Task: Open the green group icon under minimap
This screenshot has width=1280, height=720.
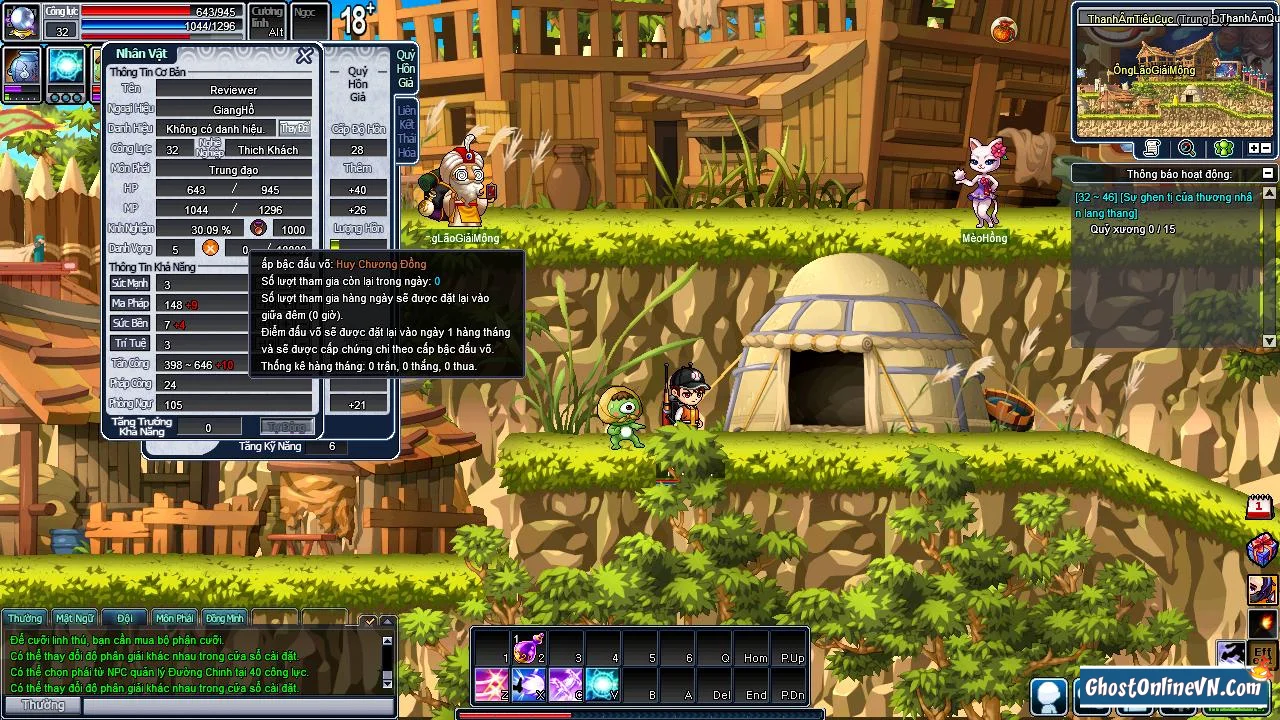Action: click(x=1223, y=148)
